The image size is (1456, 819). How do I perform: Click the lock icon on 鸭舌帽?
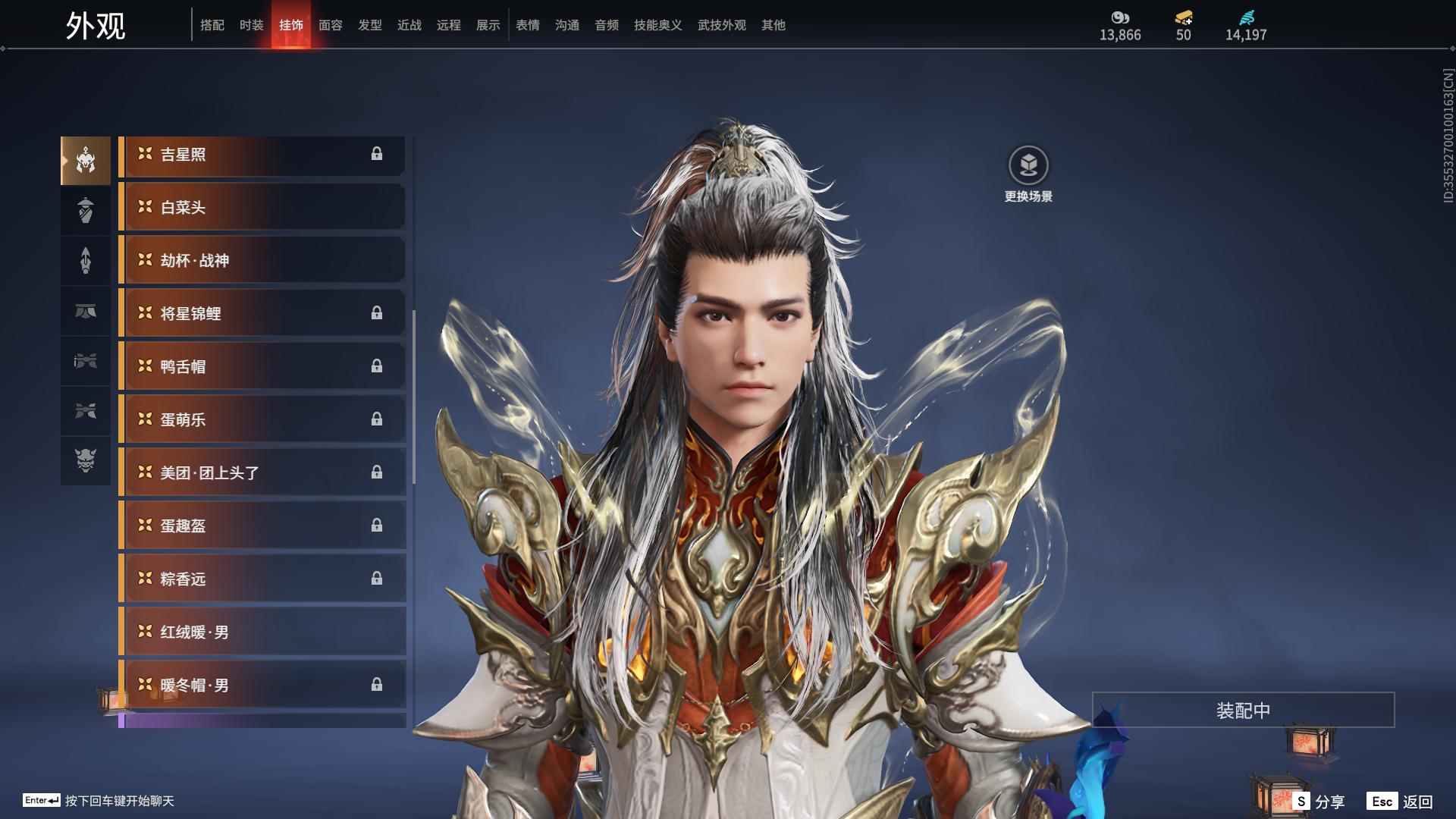click(x=377, y=366)
